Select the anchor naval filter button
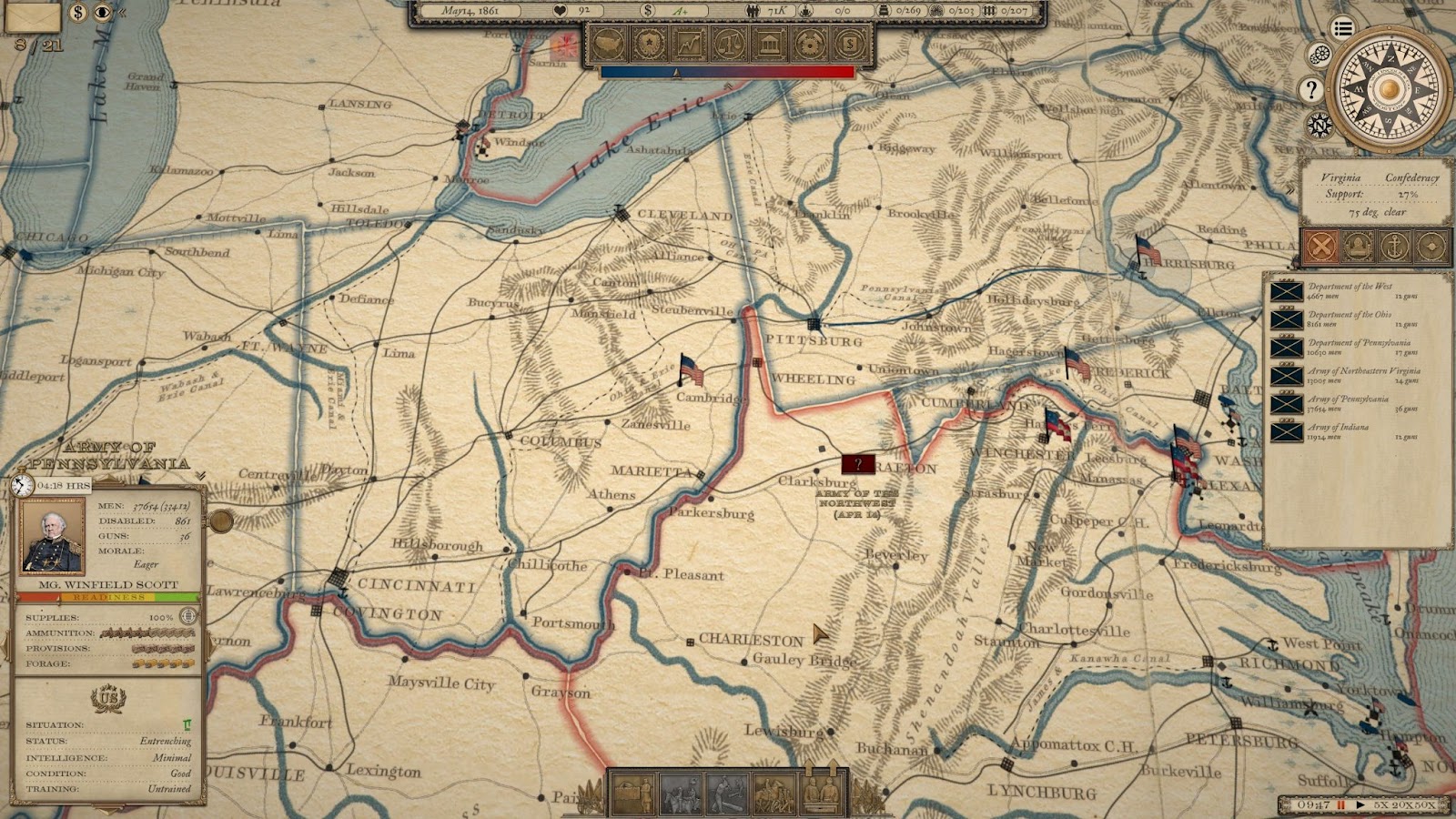Screen dimensions: 1456x819 [x=1393, y=246]
